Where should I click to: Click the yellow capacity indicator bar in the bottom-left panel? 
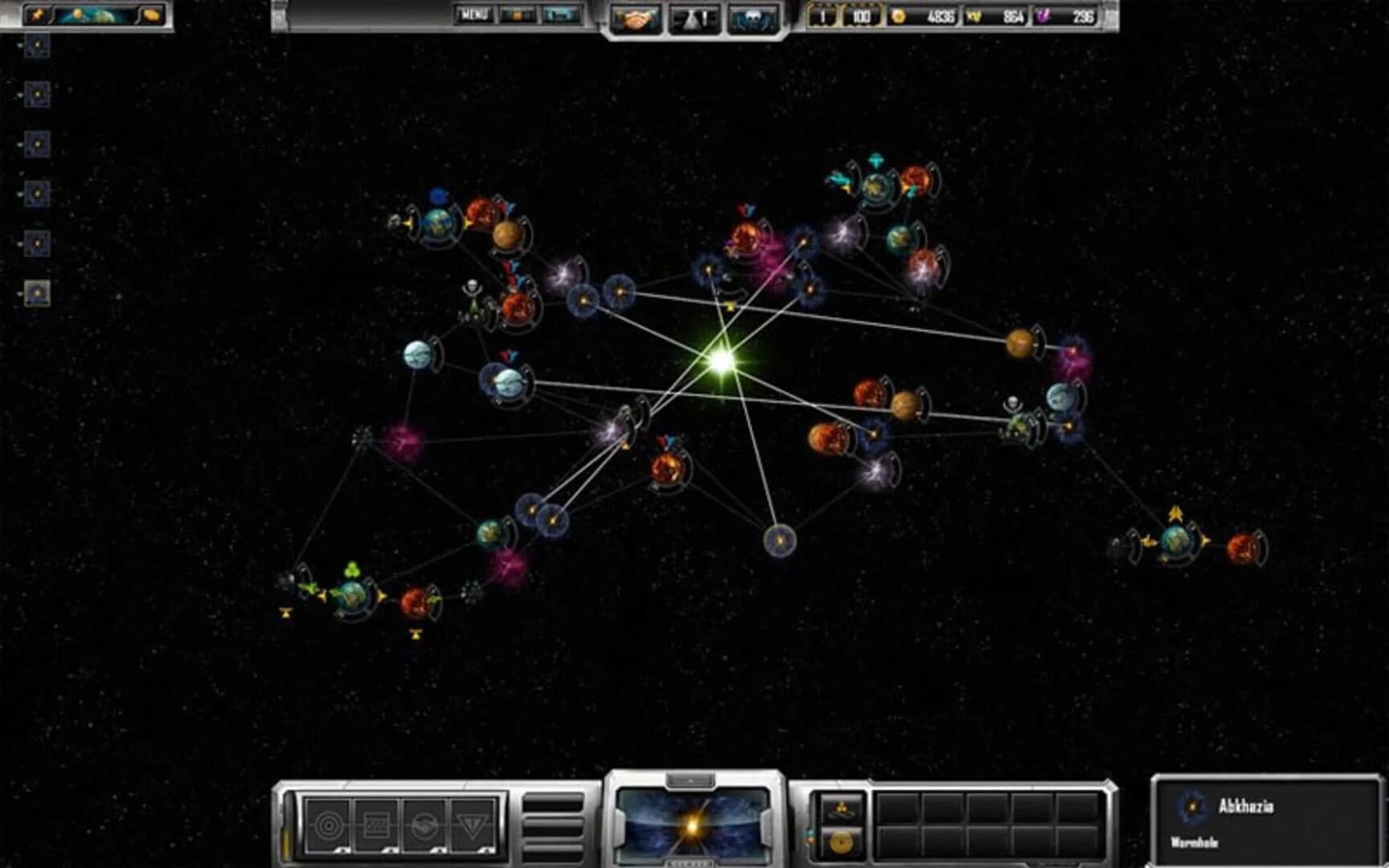pyautogui.click(x=286, y=844)
